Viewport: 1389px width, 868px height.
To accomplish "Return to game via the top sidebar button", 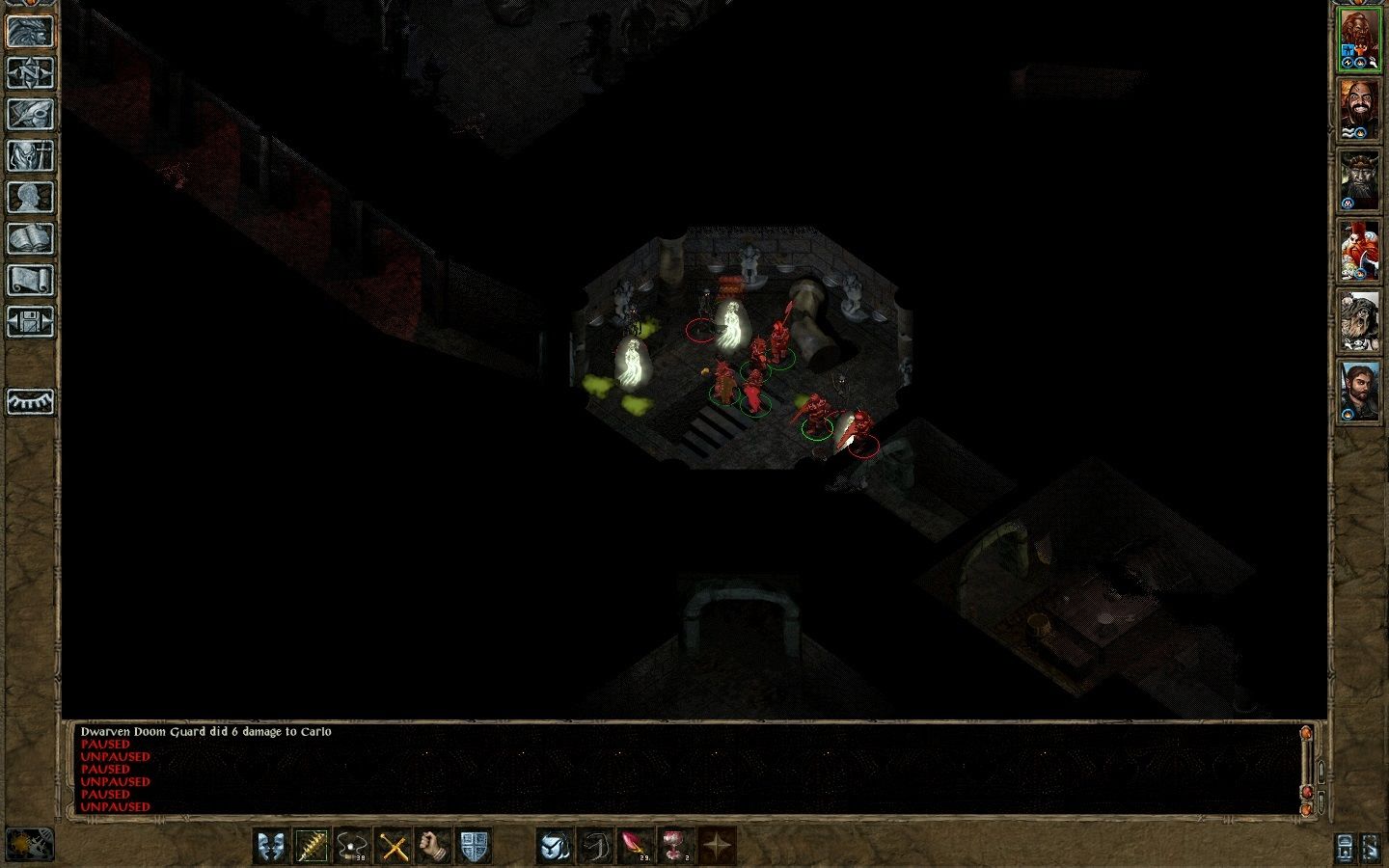I will 30,31.
